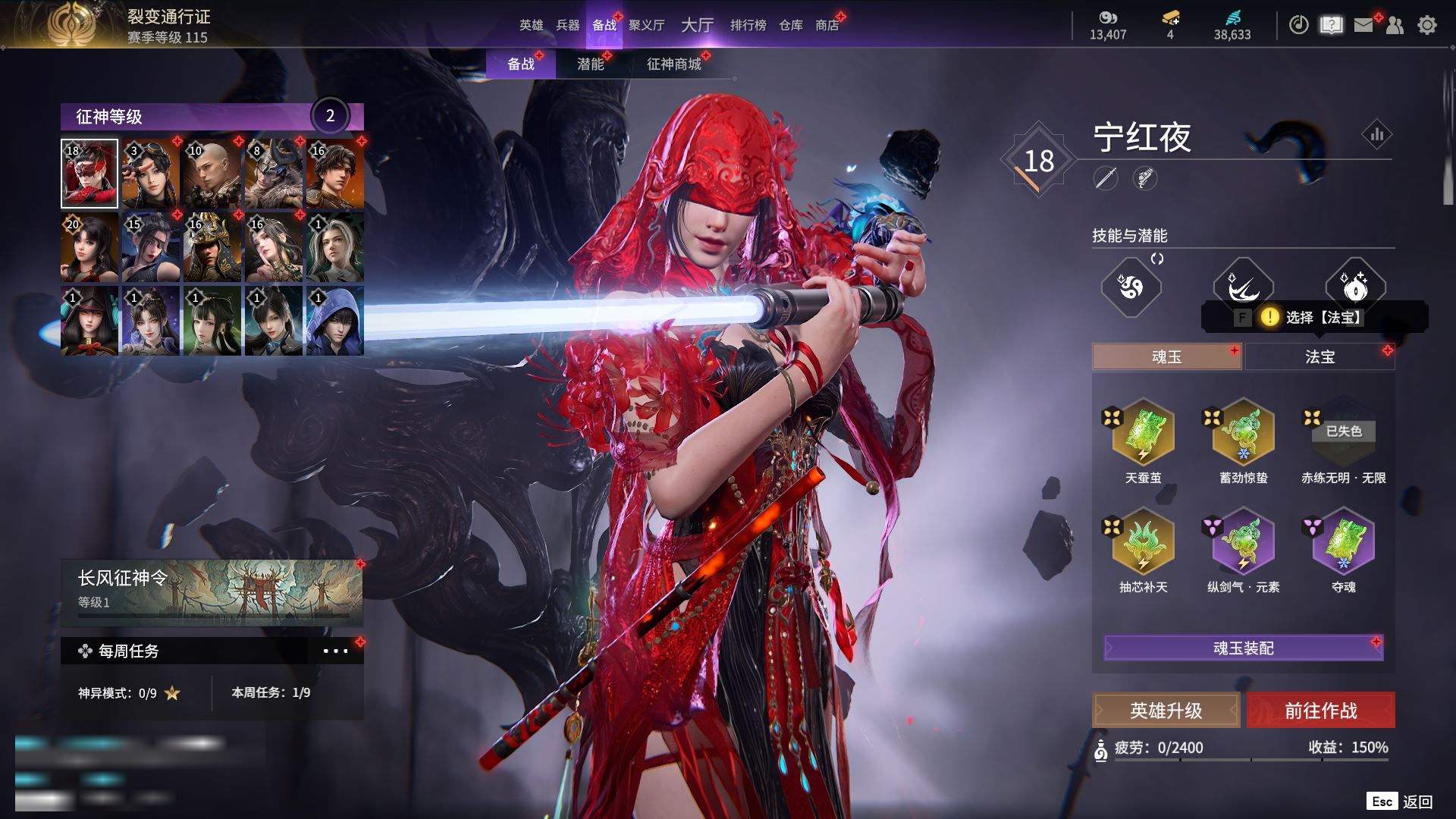Click the 英雄升级 hero upgrade button

[1166, 710]
